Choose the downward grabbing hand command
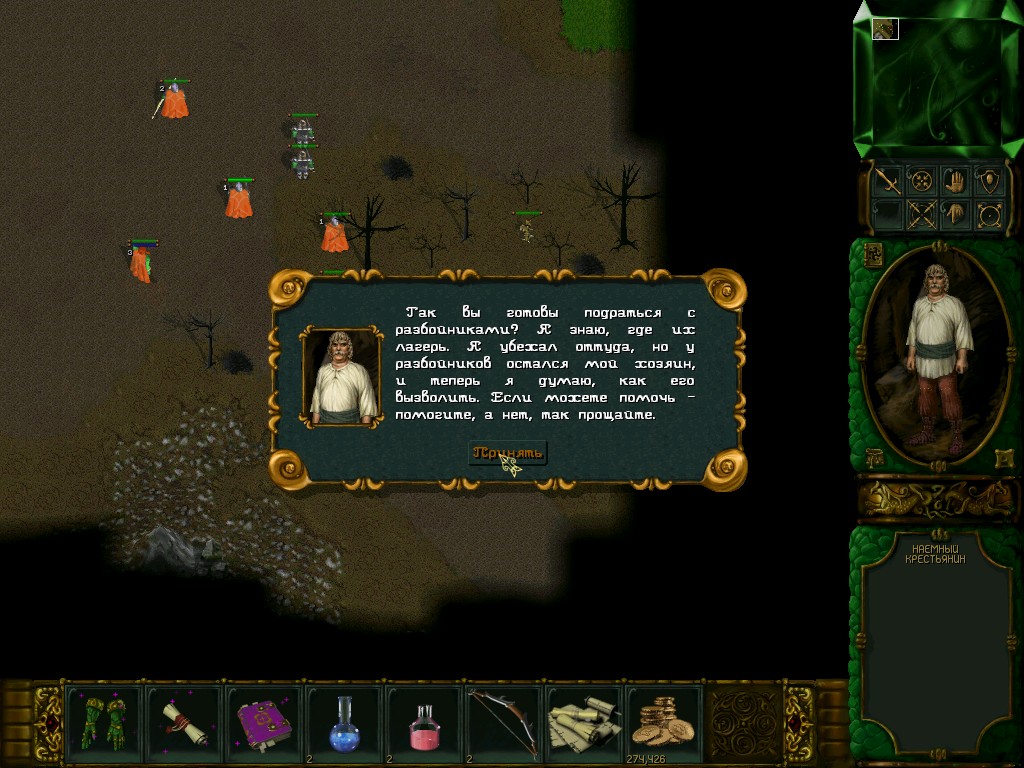 [x=955, y=213]
